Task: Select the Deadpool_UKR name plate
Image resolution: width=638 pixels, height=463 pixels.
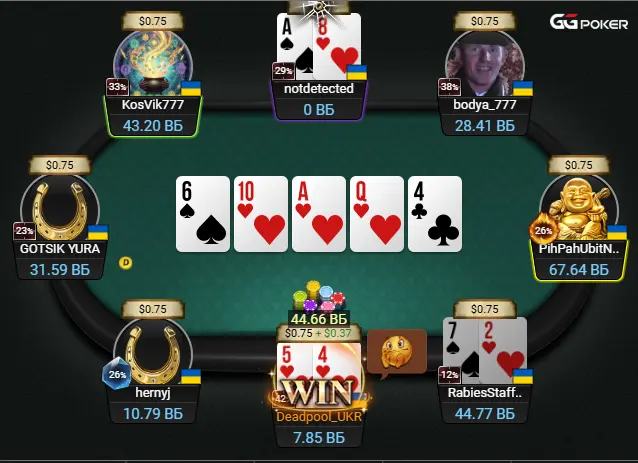Action: (x=319, y=416)
